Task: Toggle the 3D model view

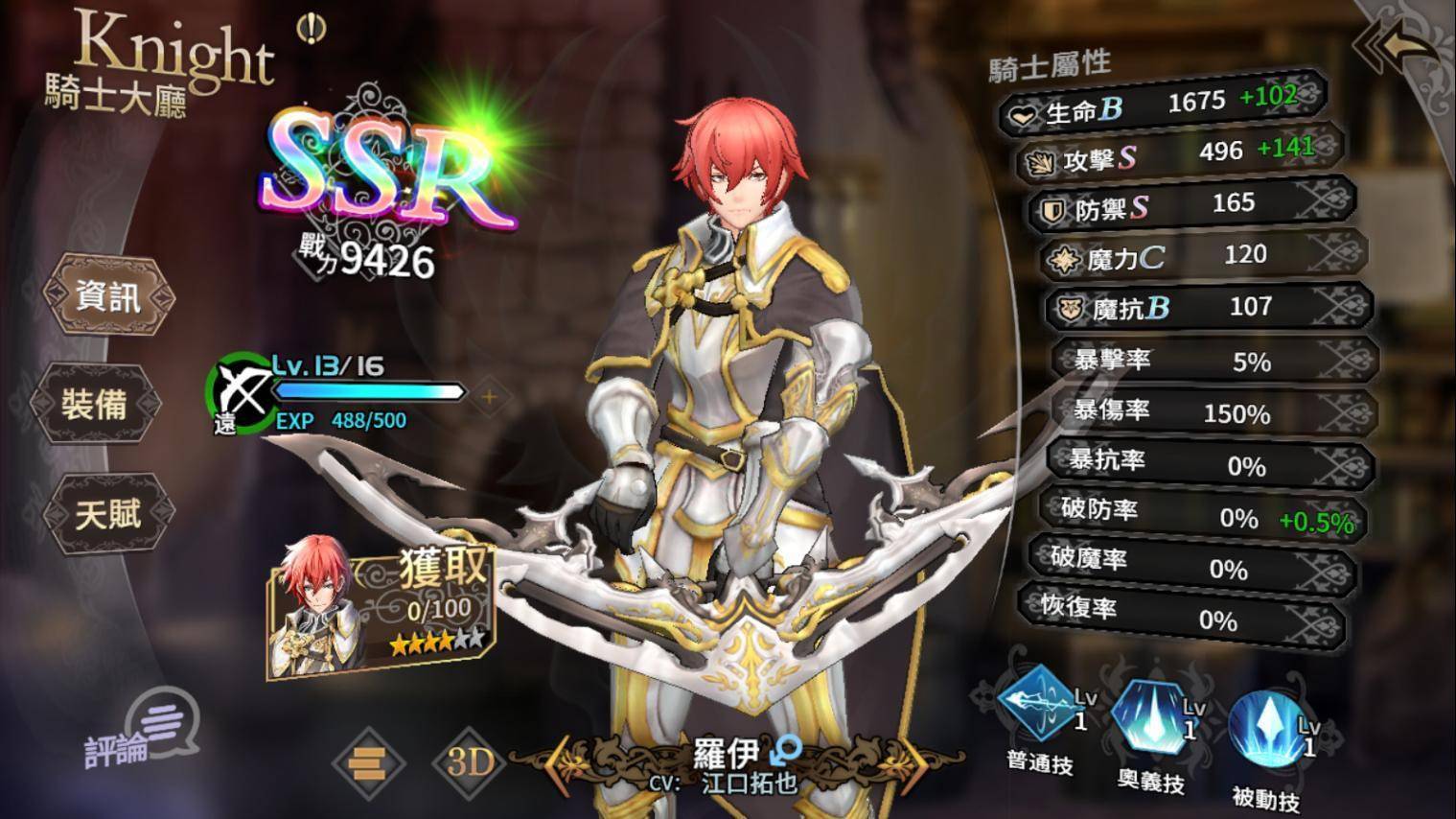Action: [x=470, y=762]
